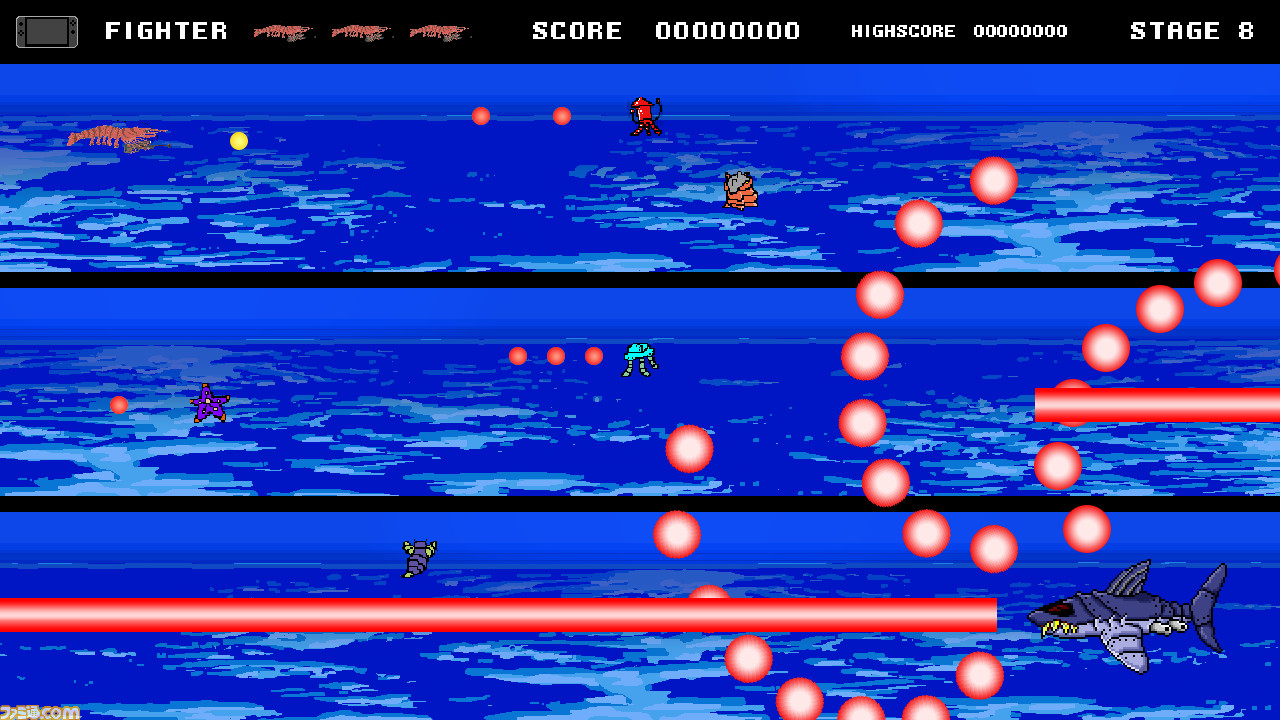Select the STAGE 8 indicator

pyautogui.click(x=1192, y=31)
